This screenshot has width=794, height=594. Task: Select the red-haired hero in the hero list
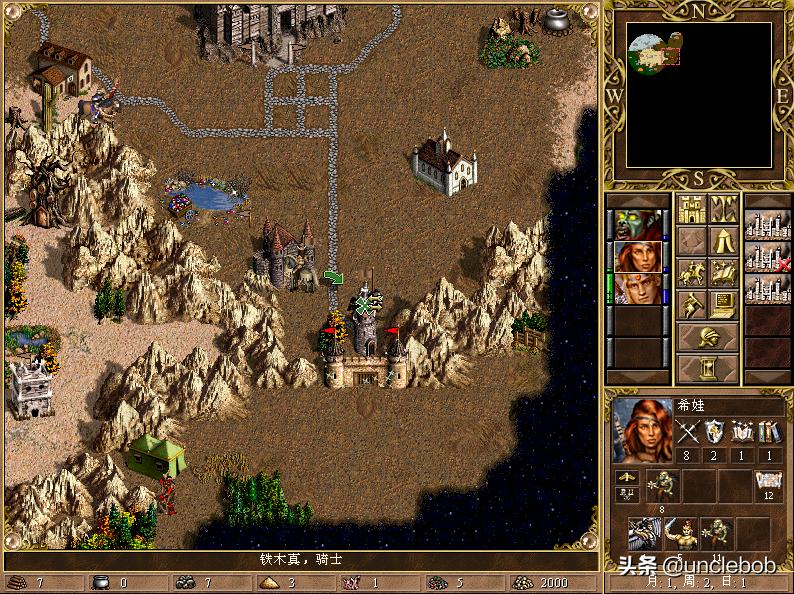pos(637,257)
